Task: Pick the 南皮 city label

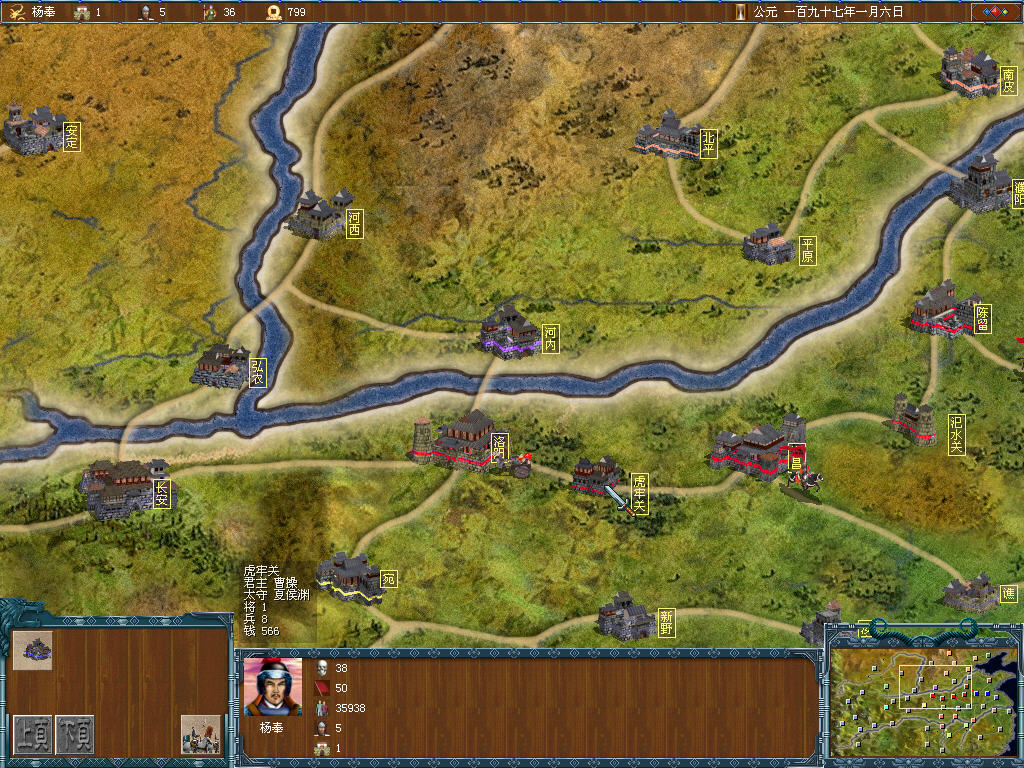Action: point(1008,81)
